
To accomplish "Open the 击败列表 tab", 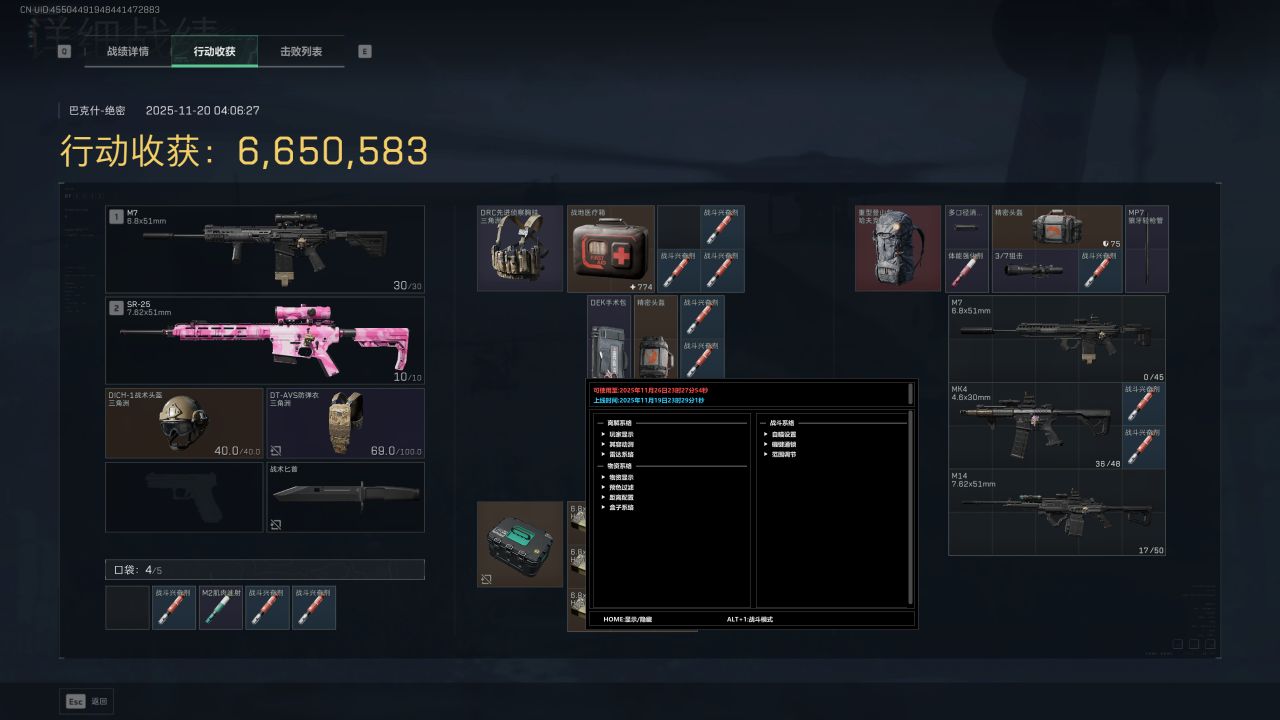I will (x=301, y=51).
